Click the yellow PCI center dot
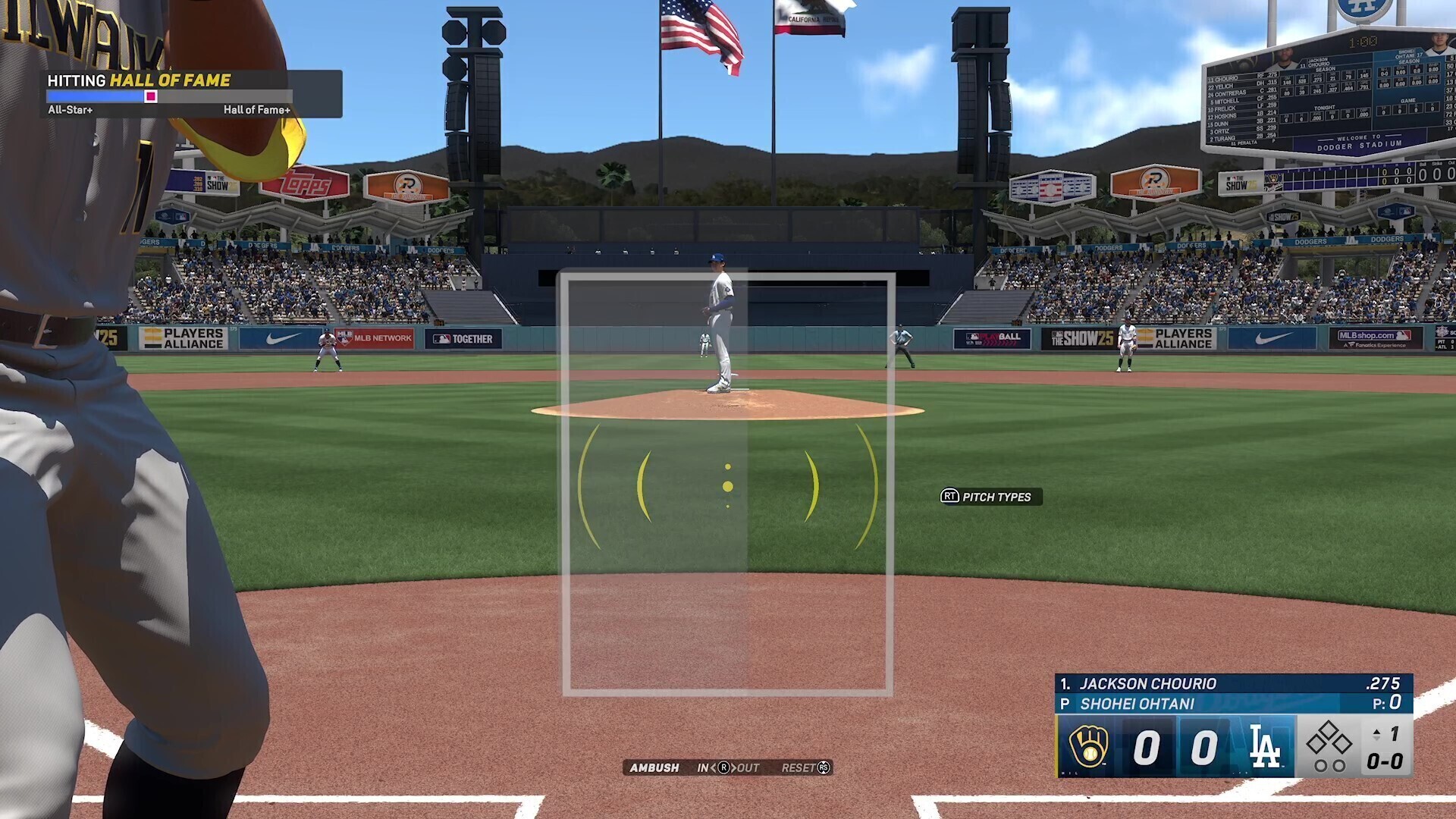This screenshot has width=1456, height=819. pos(728,486)
